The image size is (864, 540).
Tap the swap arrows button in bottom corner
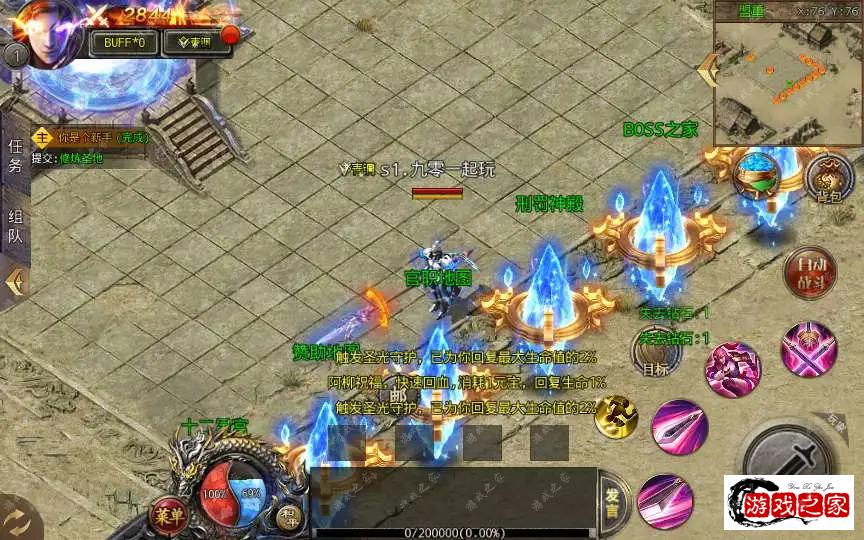pyautogui.click(x=18, y=520)
